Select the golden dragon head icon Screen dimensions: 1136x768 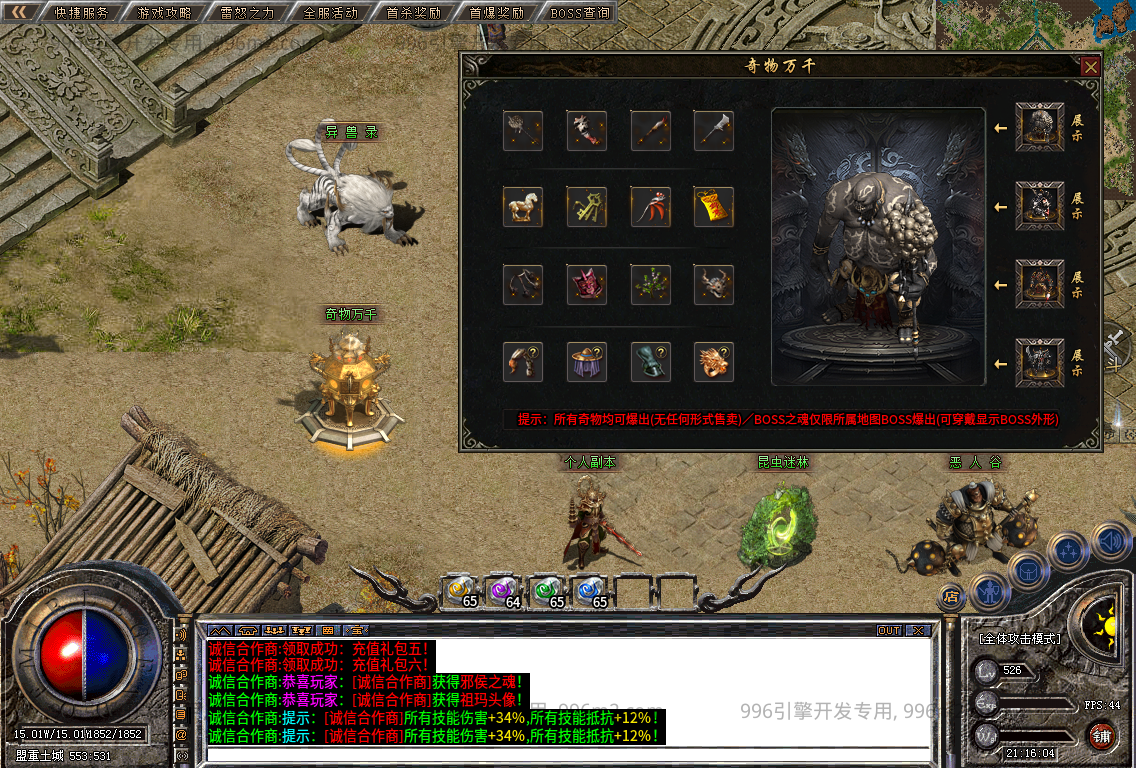click(x=714, y=362)
